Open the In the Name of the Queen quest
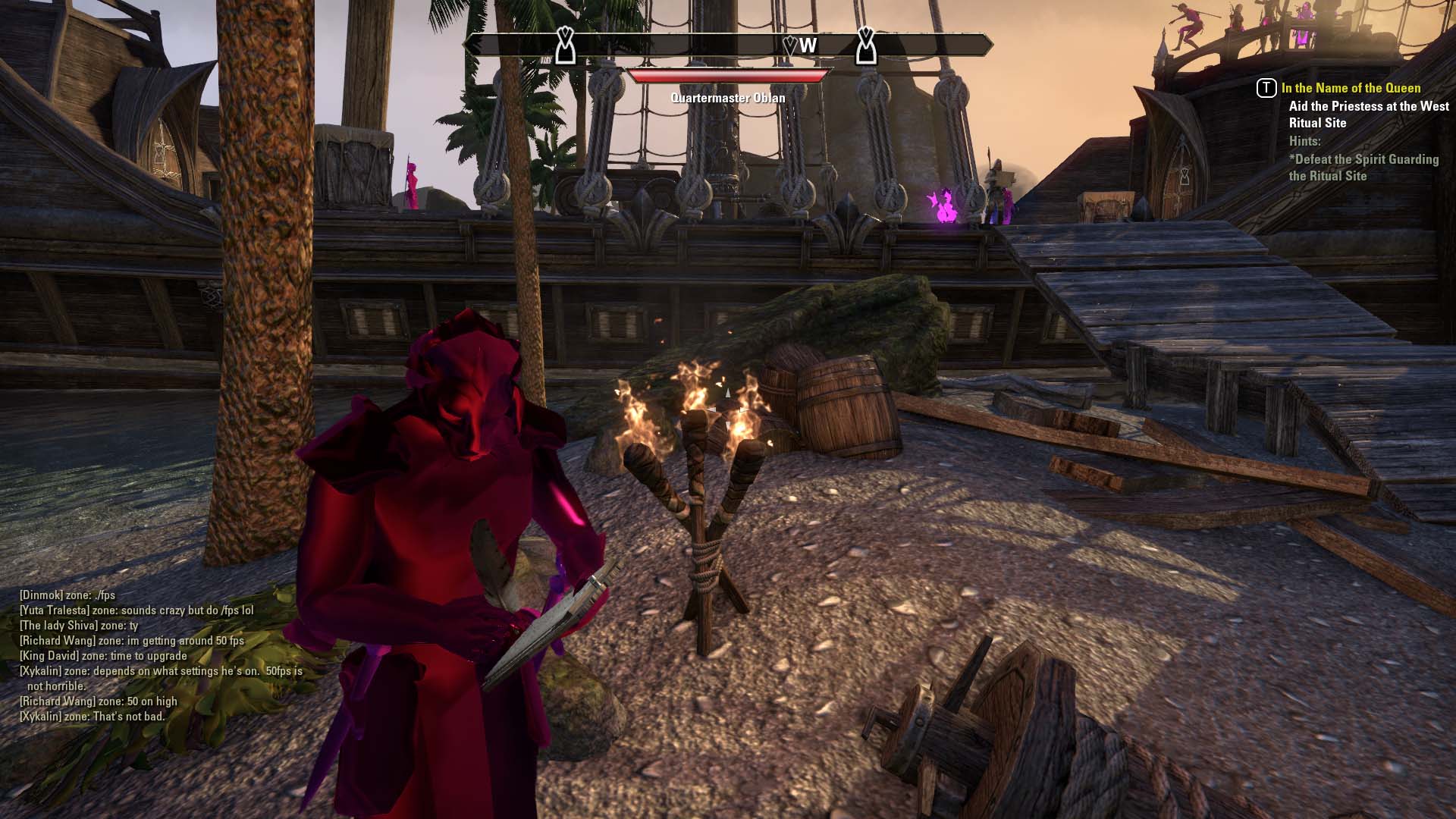This screenshot has height=819, width=1456. [1351, 88]
